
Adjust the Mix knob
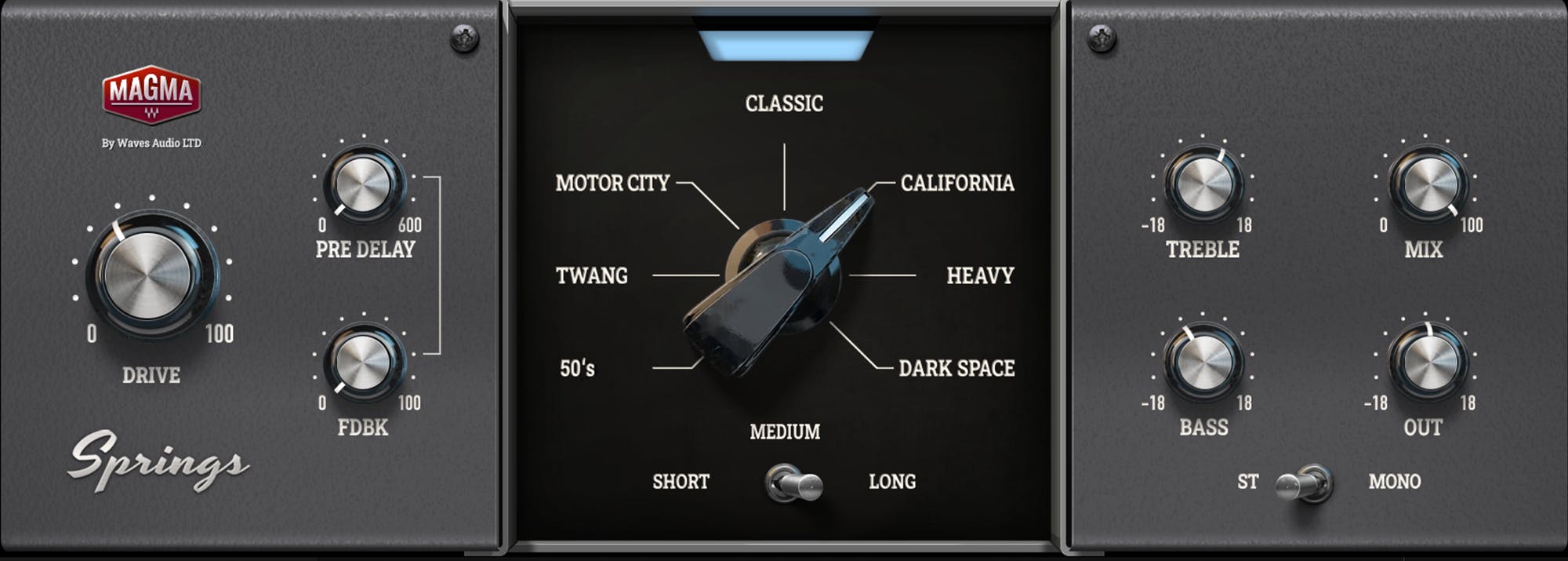(x=1425, y=184)
